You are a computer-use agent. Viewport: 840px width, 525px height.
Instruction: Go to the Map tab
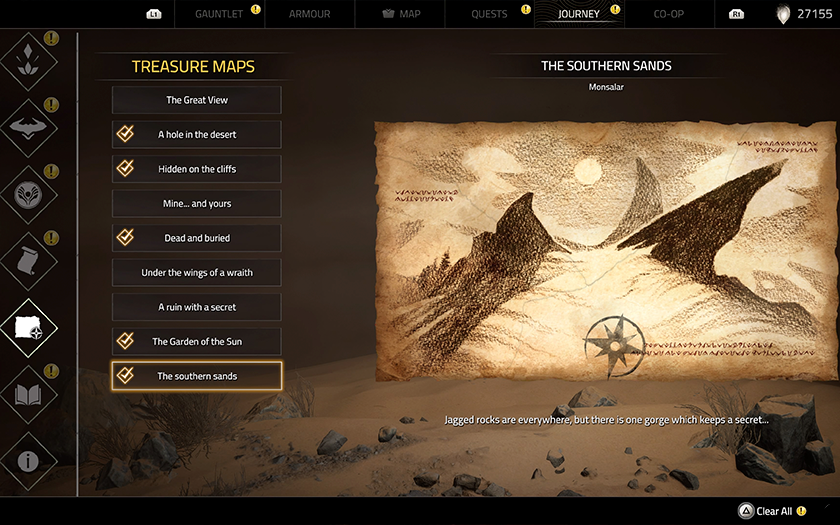click(x=402, y=14)
